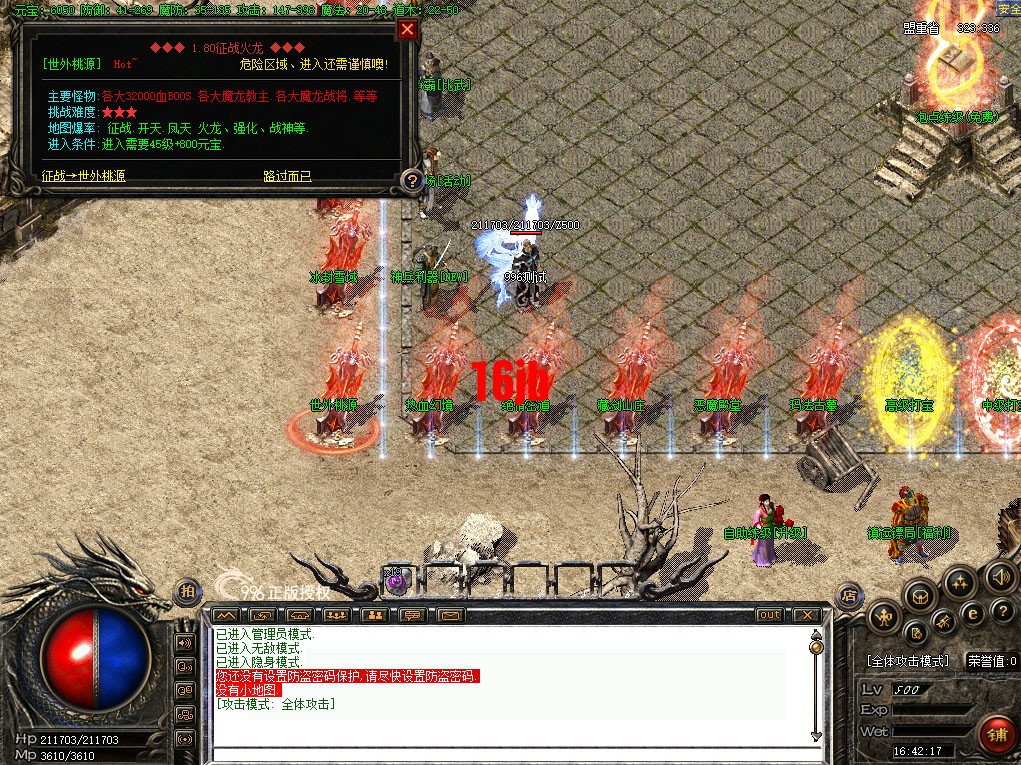
Task: Open the red 铺 stall button
Action: pos(996,735)
